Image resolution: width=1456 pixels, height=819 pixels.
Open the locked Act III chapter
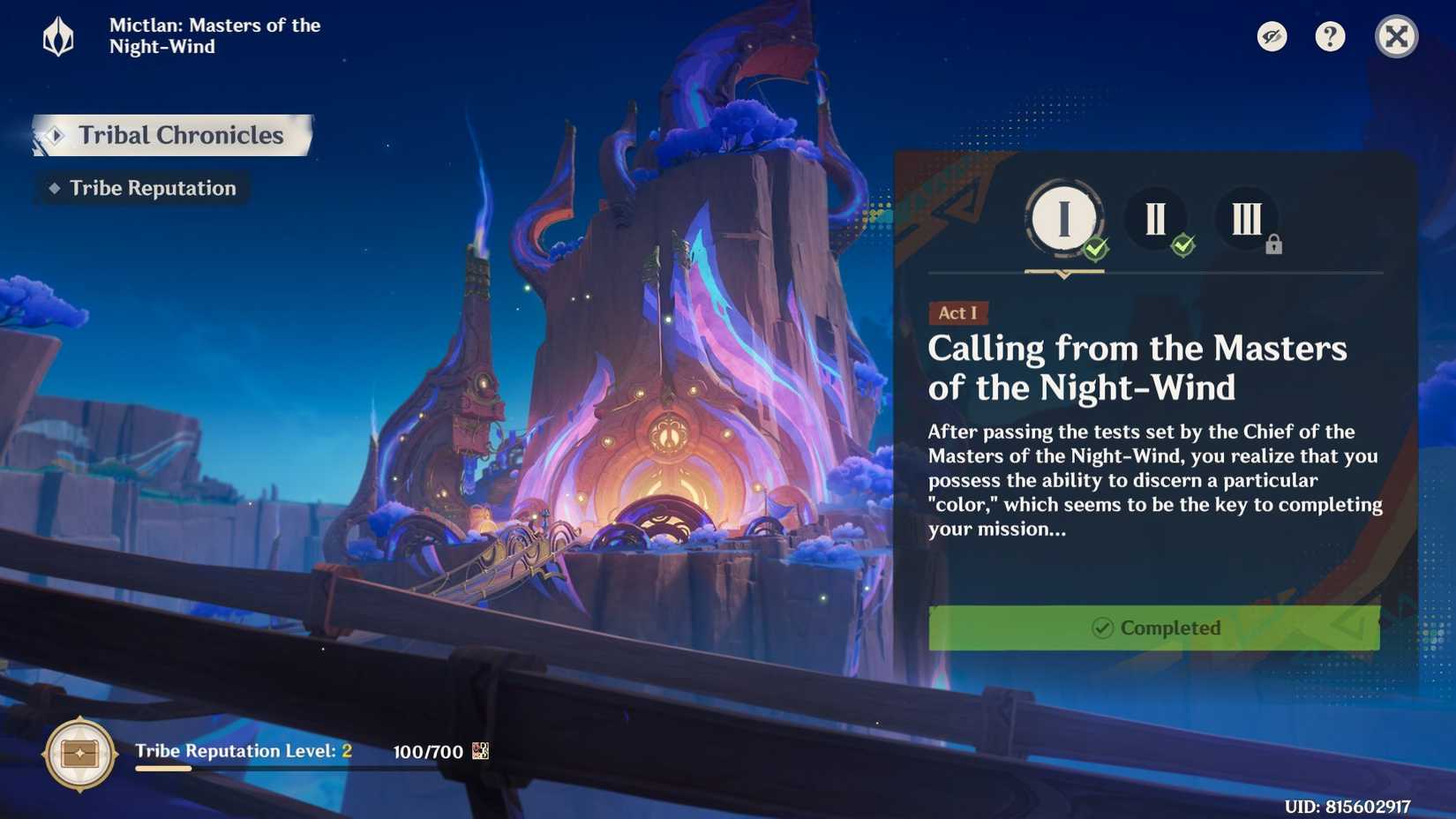pyautogui.click(x=1247, y=220)
